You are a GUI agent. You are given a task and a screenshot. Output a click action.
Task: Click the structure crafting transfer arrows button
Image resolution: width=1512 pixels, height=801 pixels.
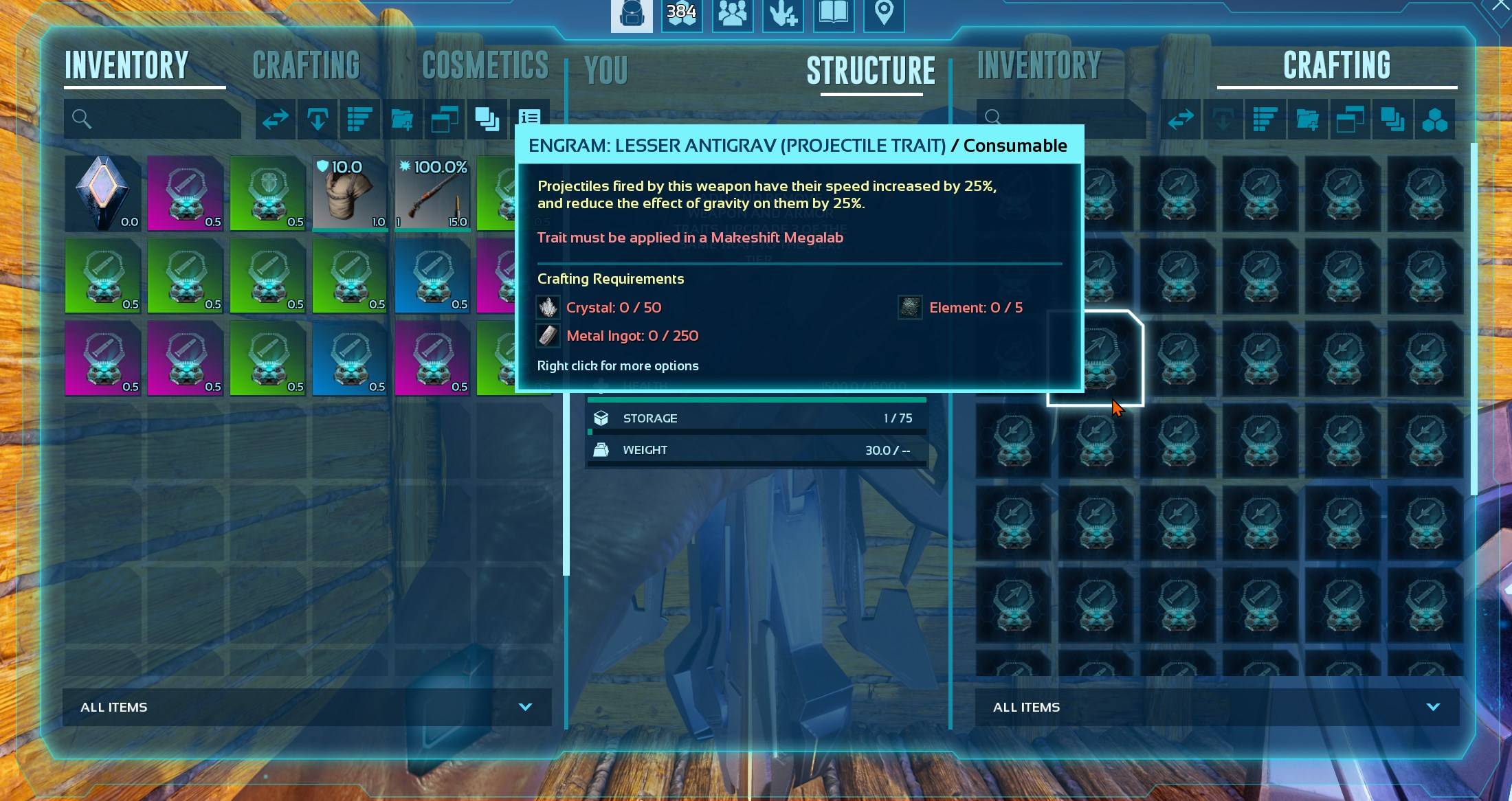1181,120
